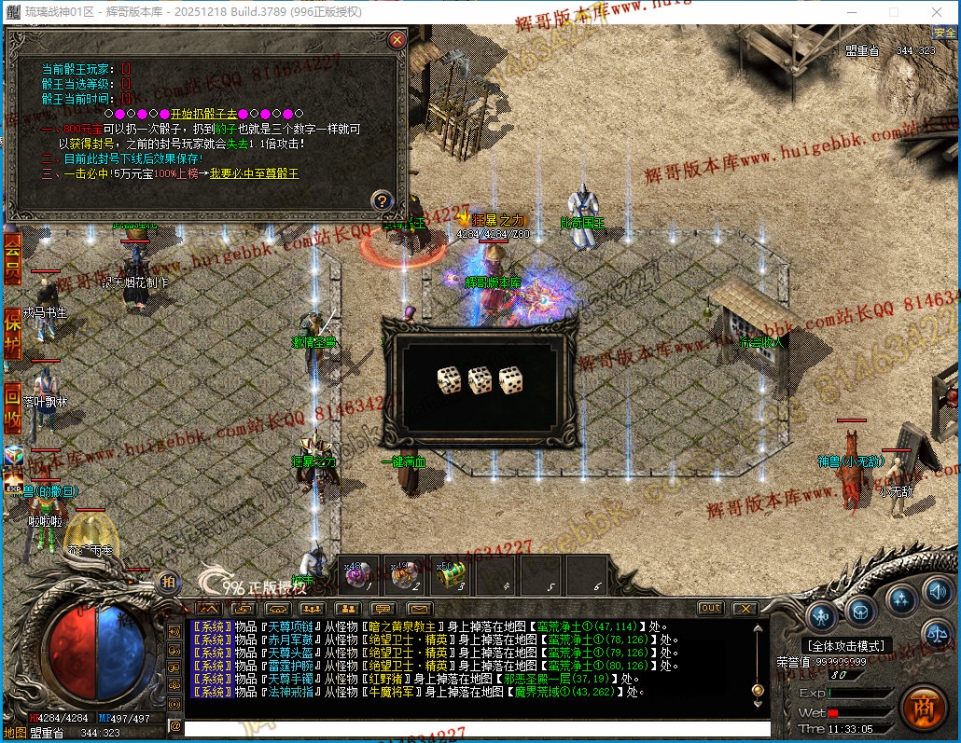Click the round 拍 auction button

[168, 583]
